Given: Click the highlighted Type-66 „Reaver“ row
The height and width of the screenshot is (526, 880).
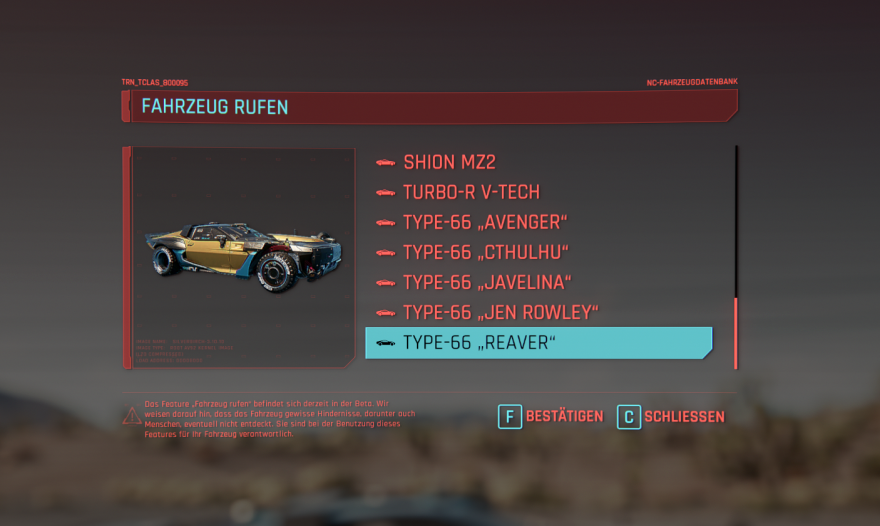Looking at the screenshot, I should tap(538, 343).
